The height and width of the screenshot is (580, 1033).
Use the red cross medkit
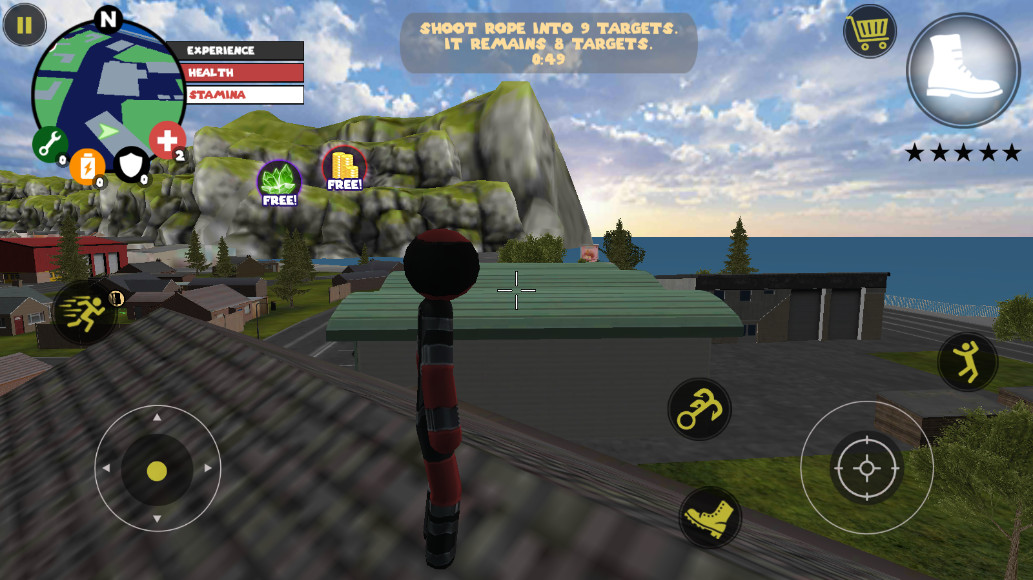point(167,141)
